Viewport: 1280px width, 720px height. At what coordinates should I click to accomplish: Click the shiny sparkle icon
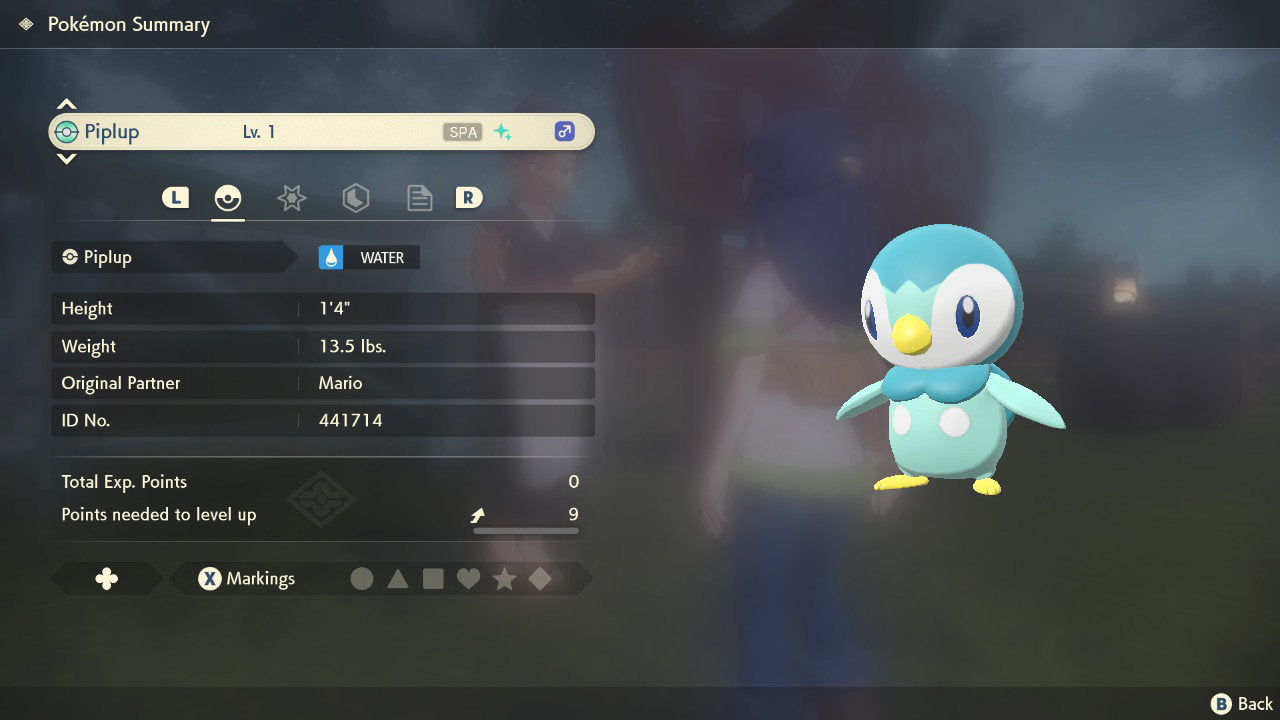point(503,132)
